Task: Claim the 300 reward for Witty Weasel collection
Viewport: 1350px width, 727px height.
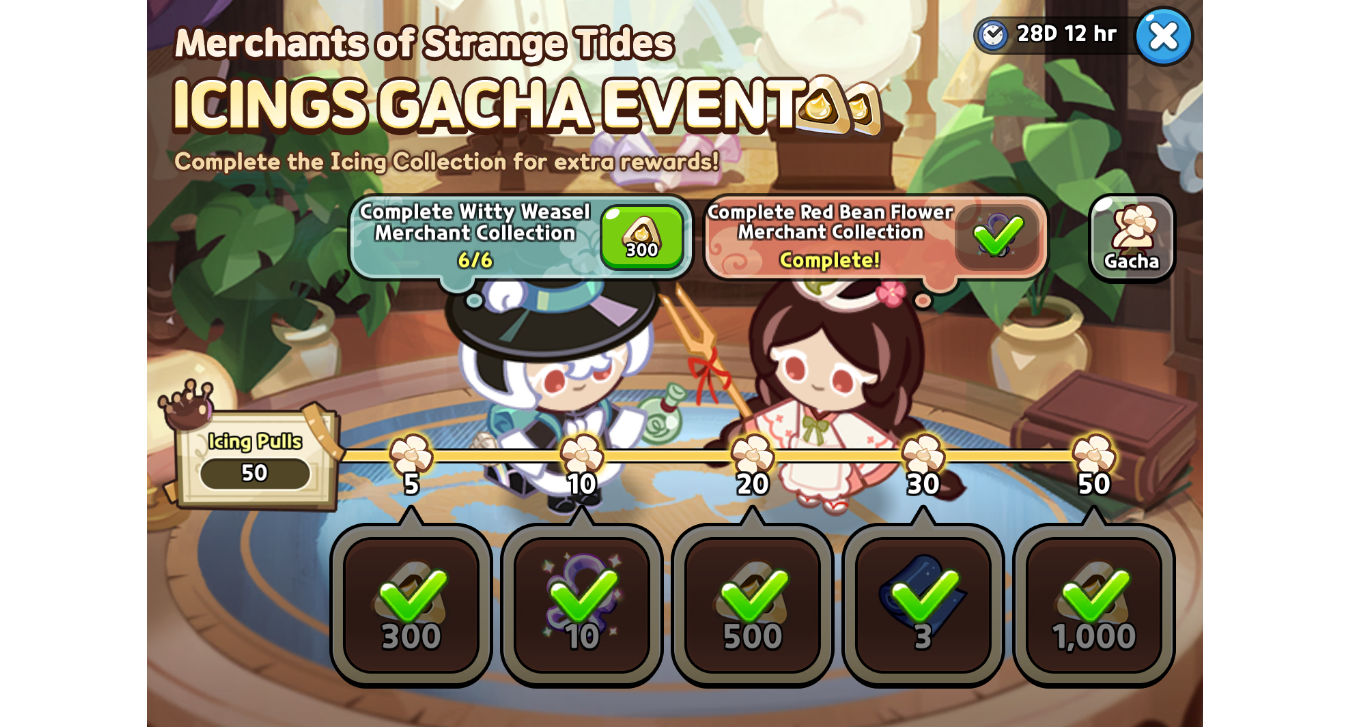Action: coord(641,238)
